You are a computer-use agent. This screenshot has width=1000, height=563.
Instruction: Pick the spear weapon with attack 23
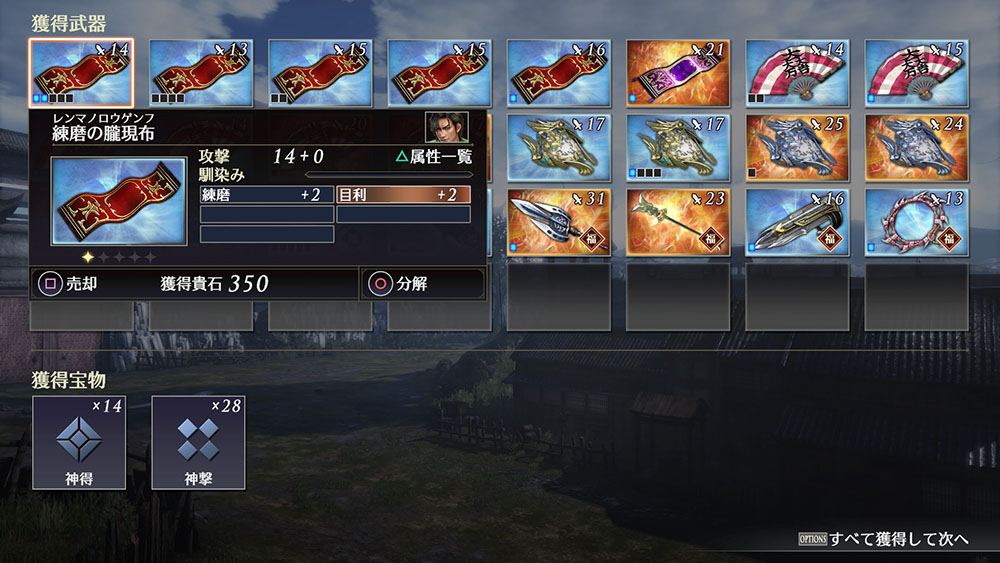(x=677, y=222)
